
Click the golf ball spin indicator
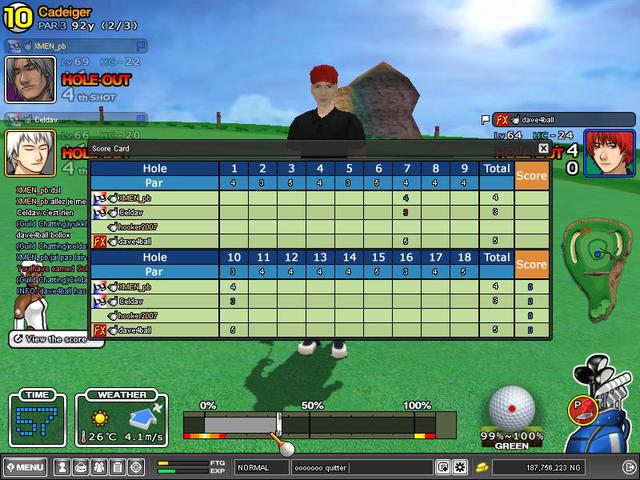512,407
